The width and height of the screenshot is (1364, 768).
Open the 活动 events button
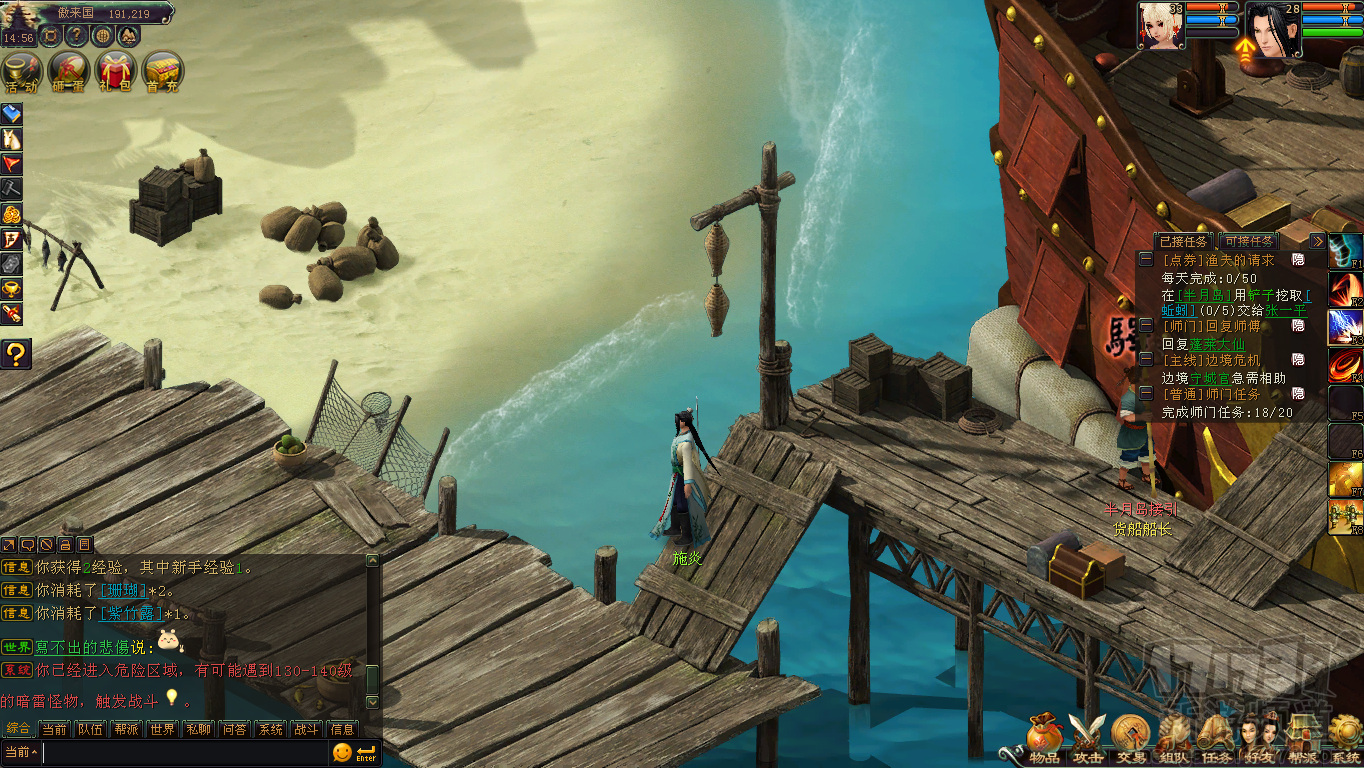21,72
